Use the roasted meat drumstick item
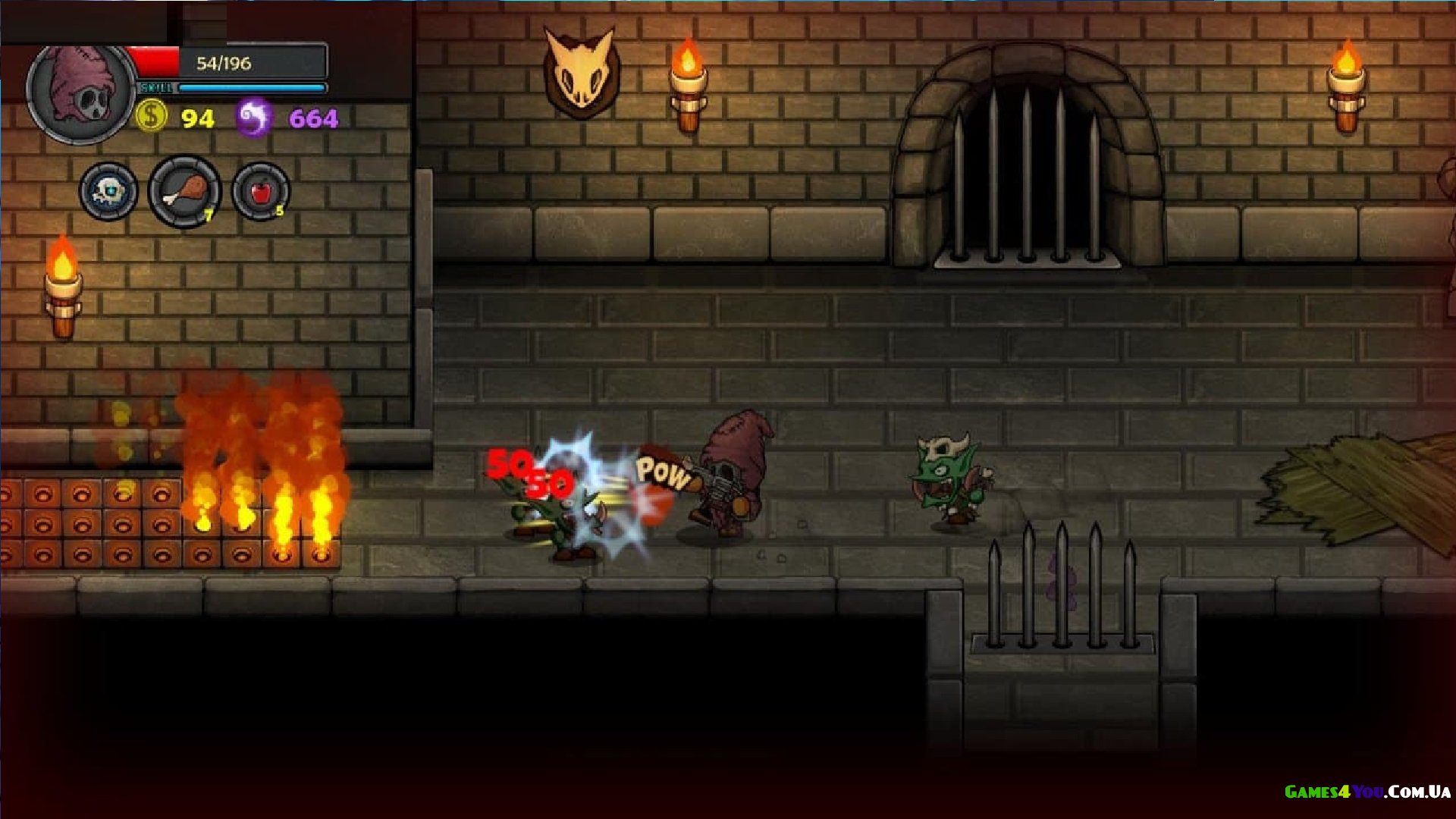The width and height of the screenshot is (1456, 819). pyautogui.click(x=184, y=191)
